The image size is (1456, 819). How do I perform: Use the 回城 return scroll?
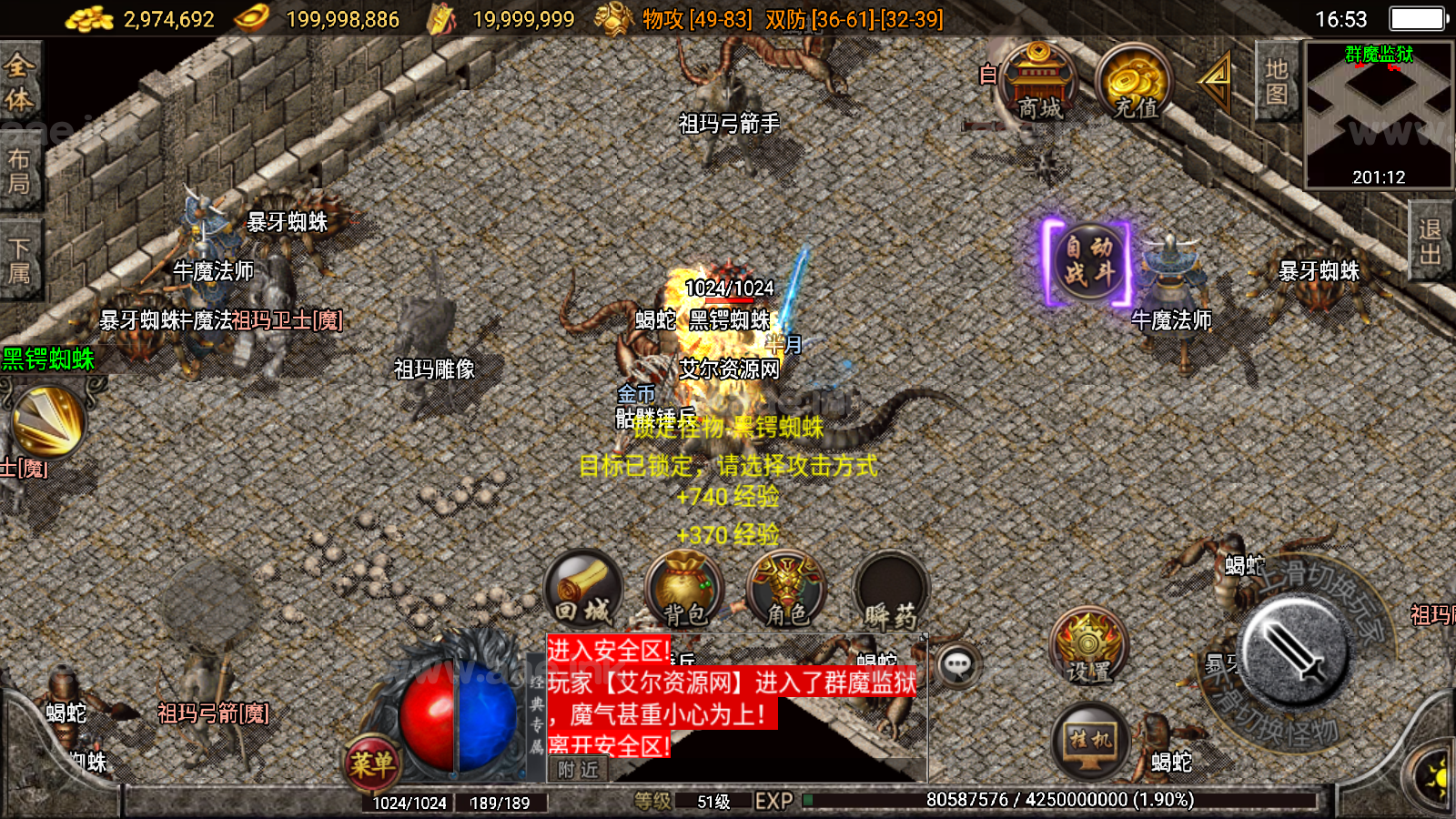[583, 589]
